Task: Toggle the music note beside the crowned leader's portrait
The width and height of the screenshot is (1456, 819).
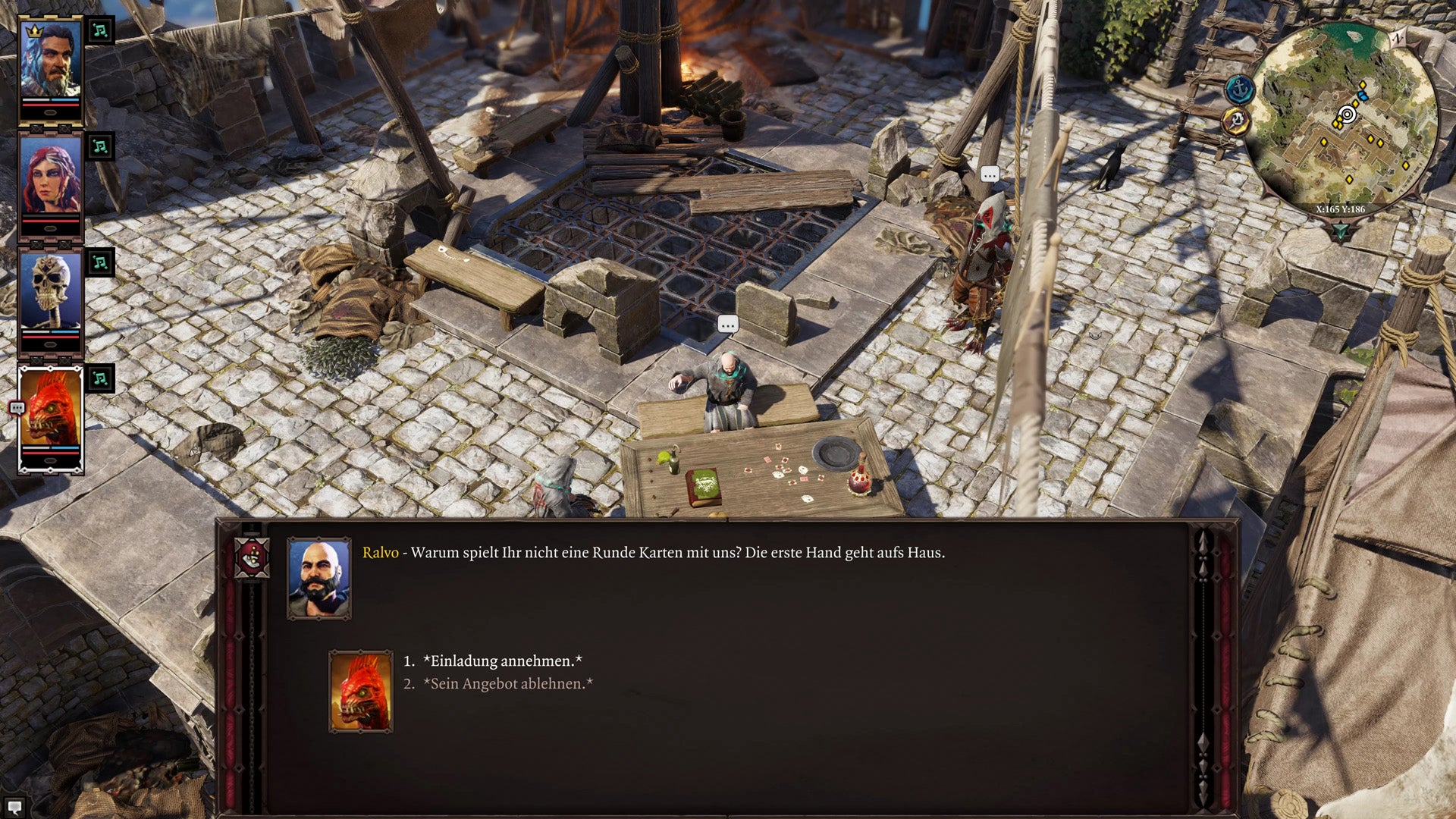Action: (102, 31)
